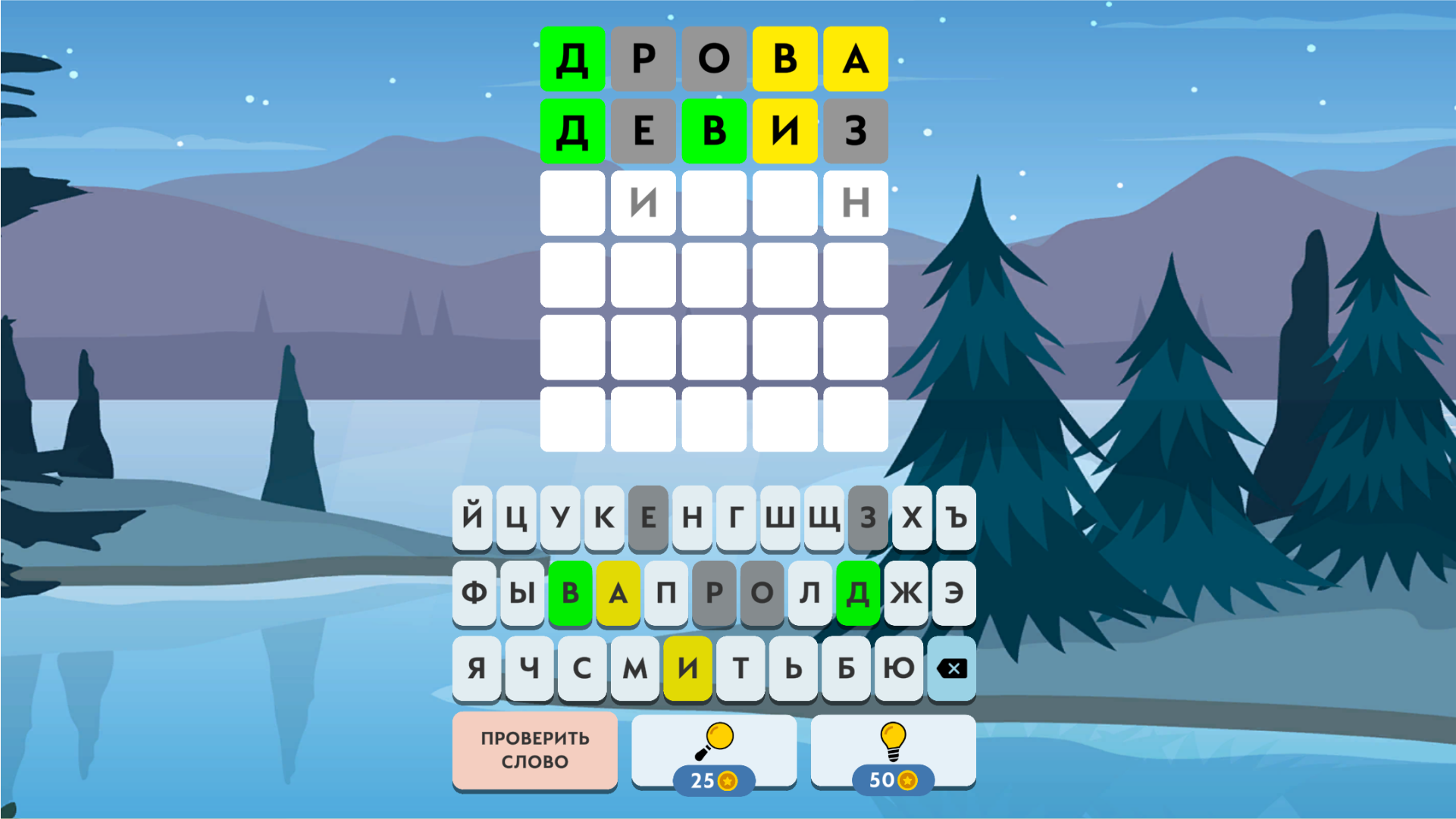Click the gray З tile in the word ДЕВИЗ
Screen dimensions: 1456x819
tap(855, 130)
